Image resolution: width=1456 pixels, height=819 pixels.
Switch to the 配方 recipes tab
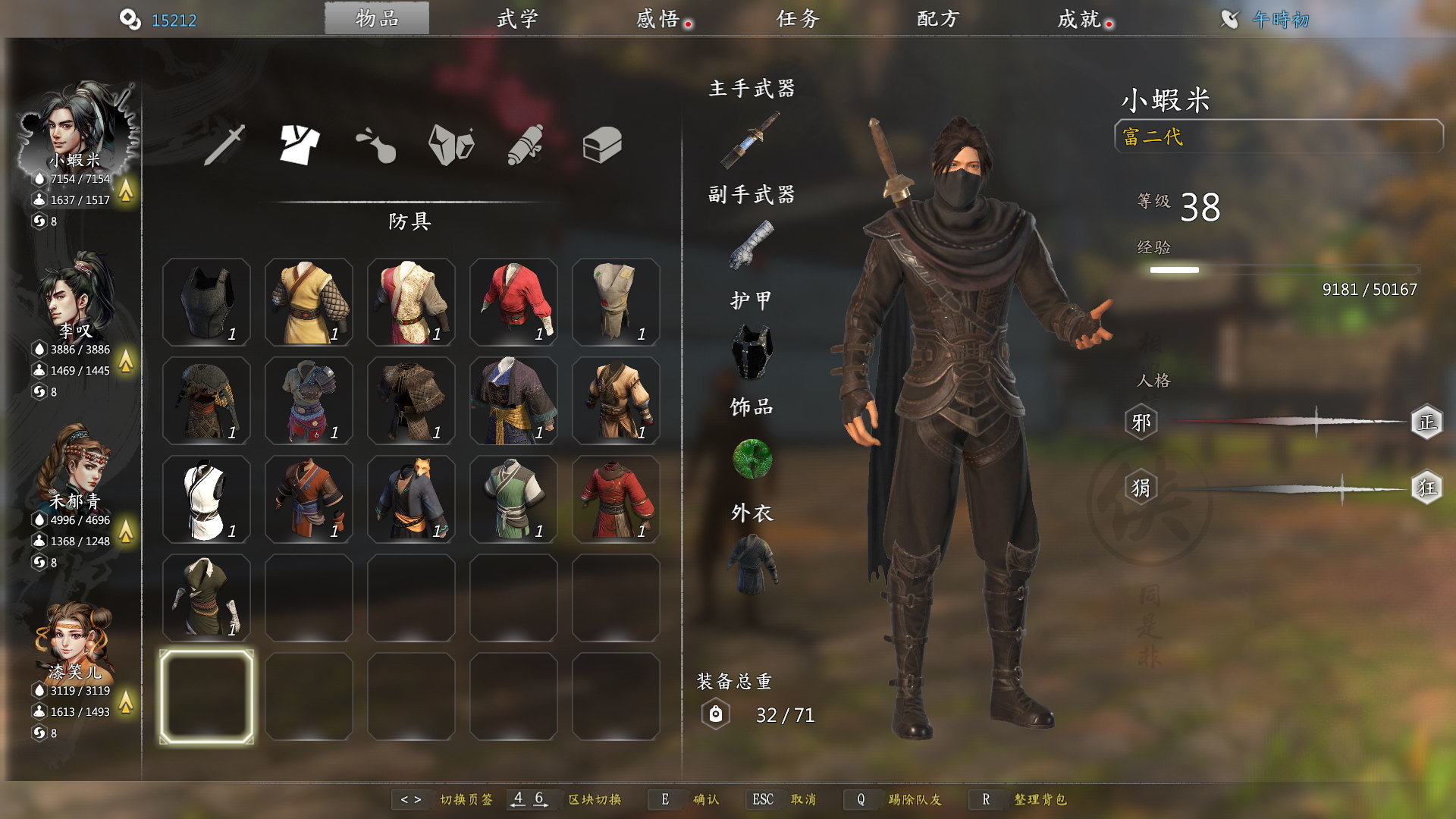click(938, 19)
